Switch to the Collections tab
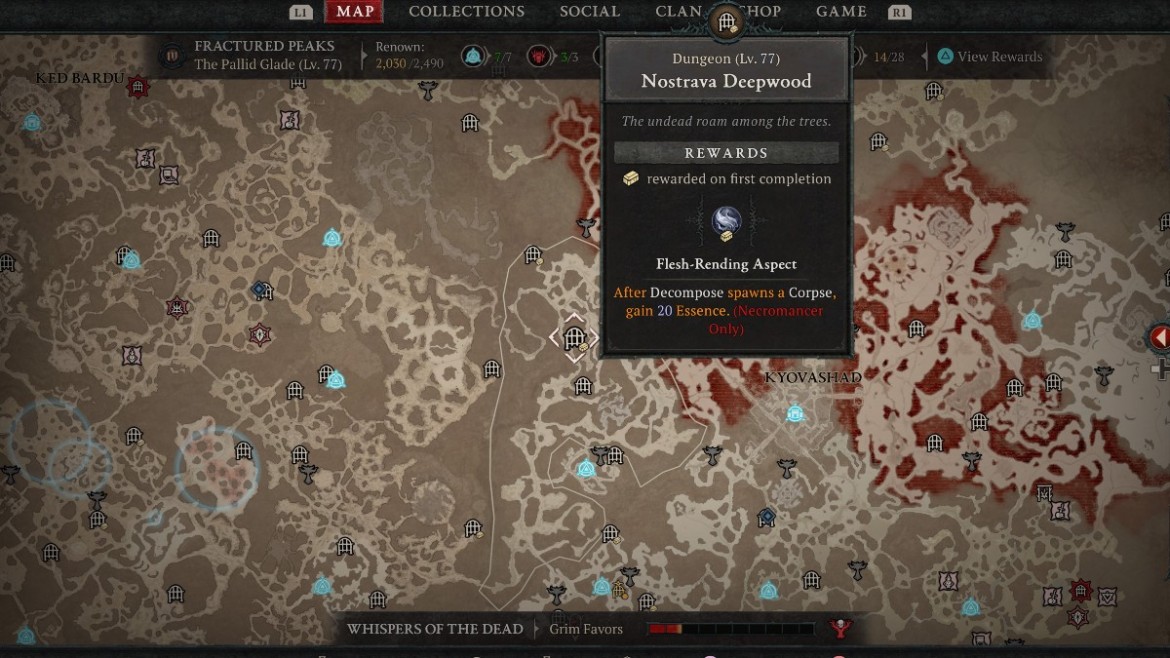 click(x=466, y=12)
